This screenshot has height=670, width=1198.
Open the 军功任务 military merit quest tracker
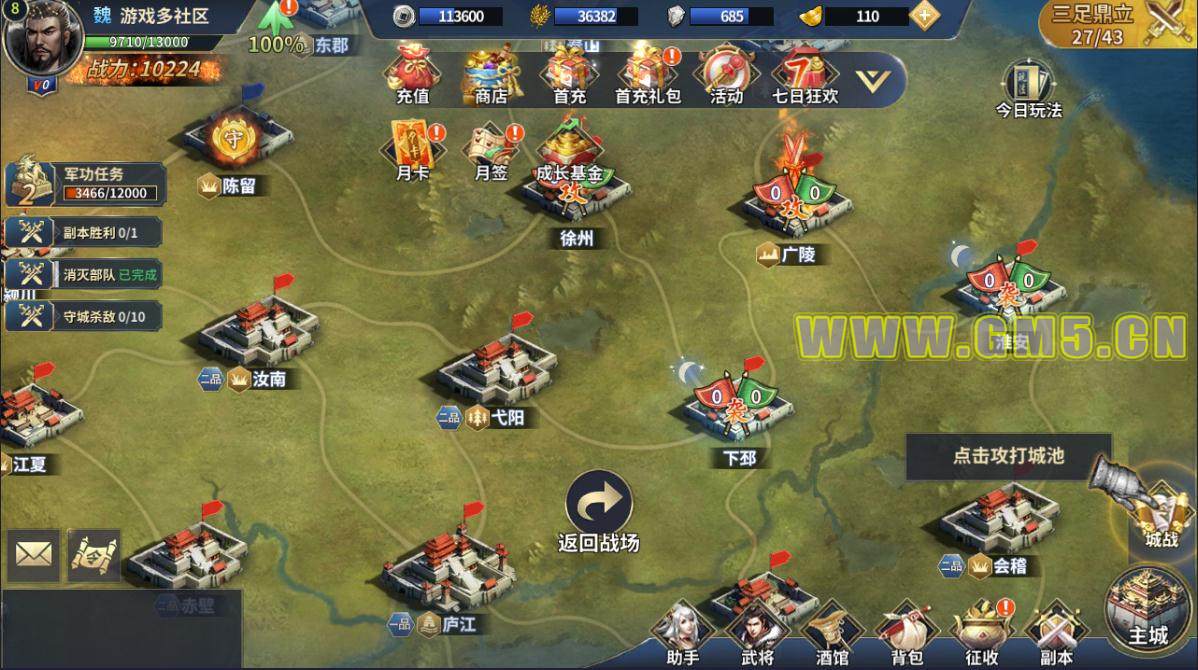tap(85, 184)
